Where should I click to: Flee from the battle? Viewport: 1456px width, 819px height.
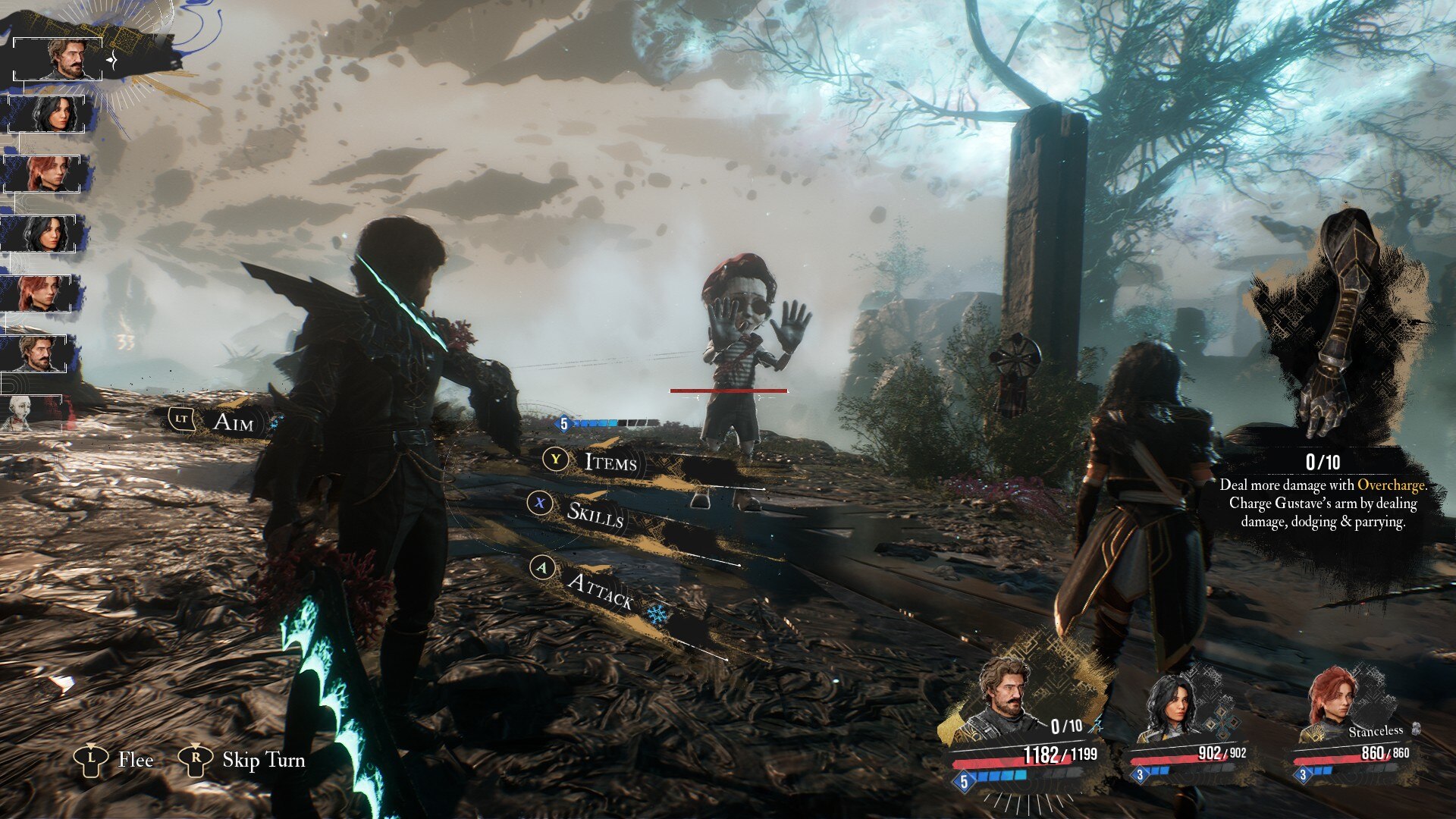(135, 759)
